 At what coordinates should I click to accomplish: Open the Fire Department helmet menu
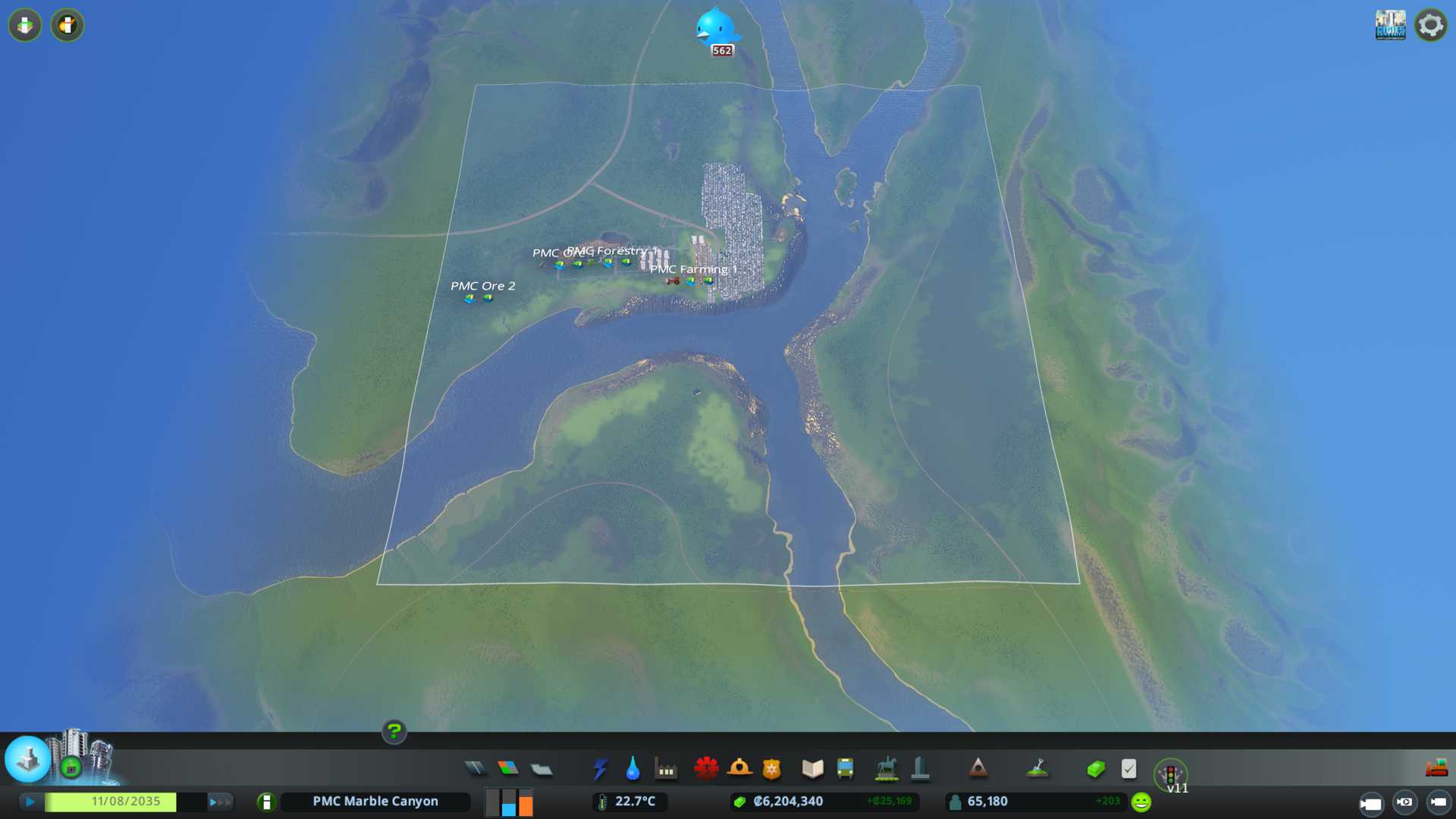point(739,769)
